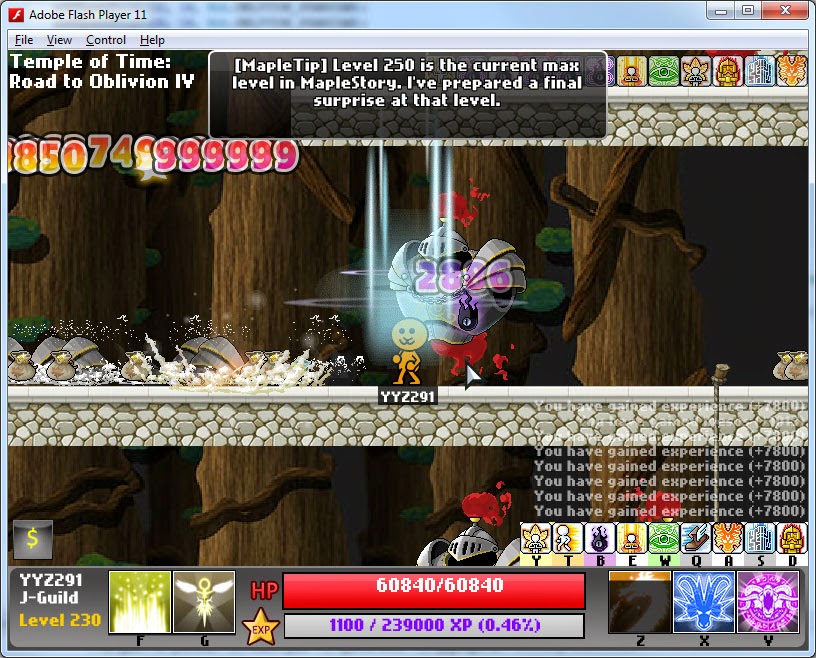Open the Control menu
Viewport: 816px width, 658px height.
106,40
